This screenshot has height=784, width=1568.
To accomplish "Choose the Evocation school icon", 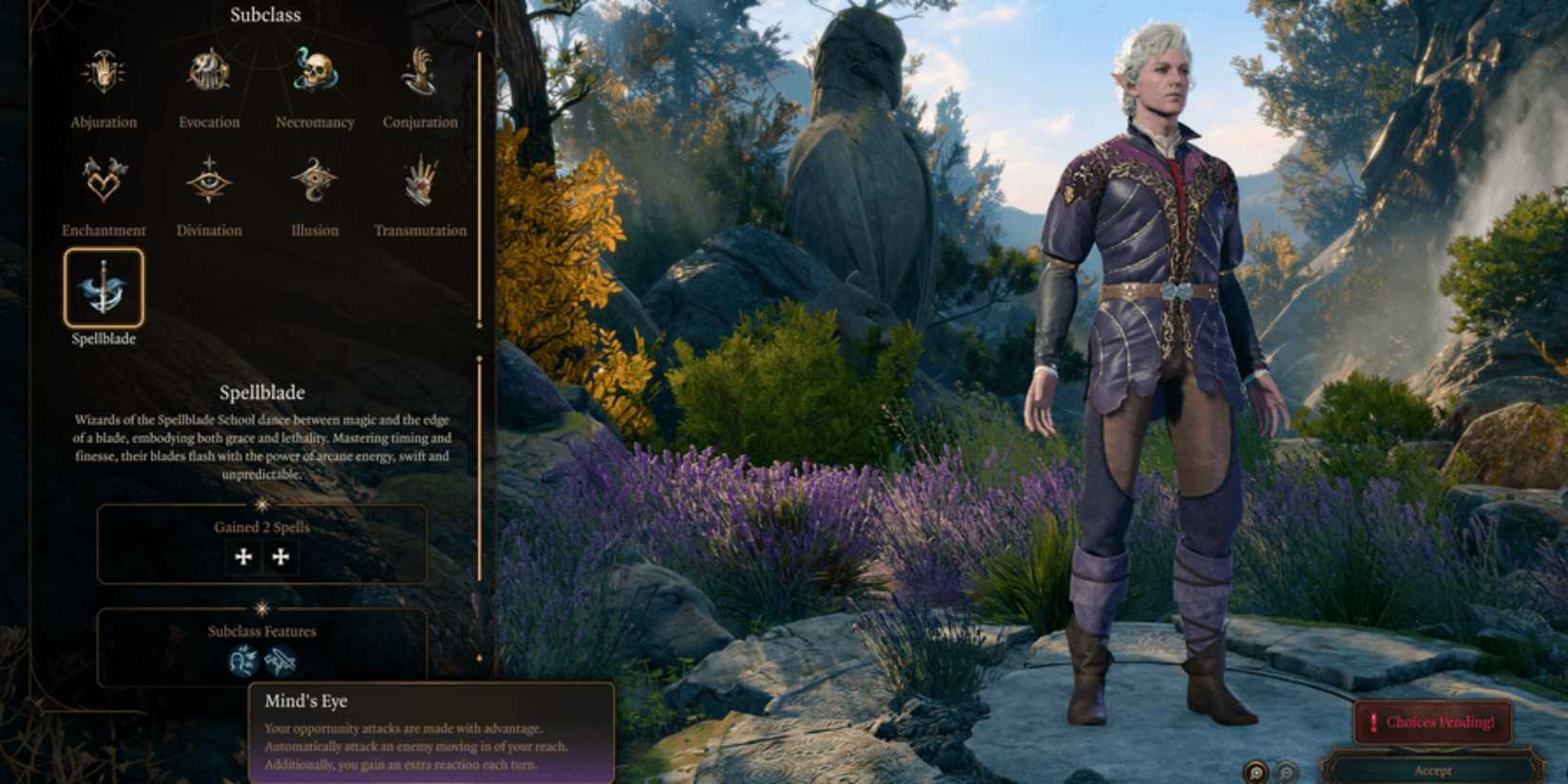I will tap(209, 73).
